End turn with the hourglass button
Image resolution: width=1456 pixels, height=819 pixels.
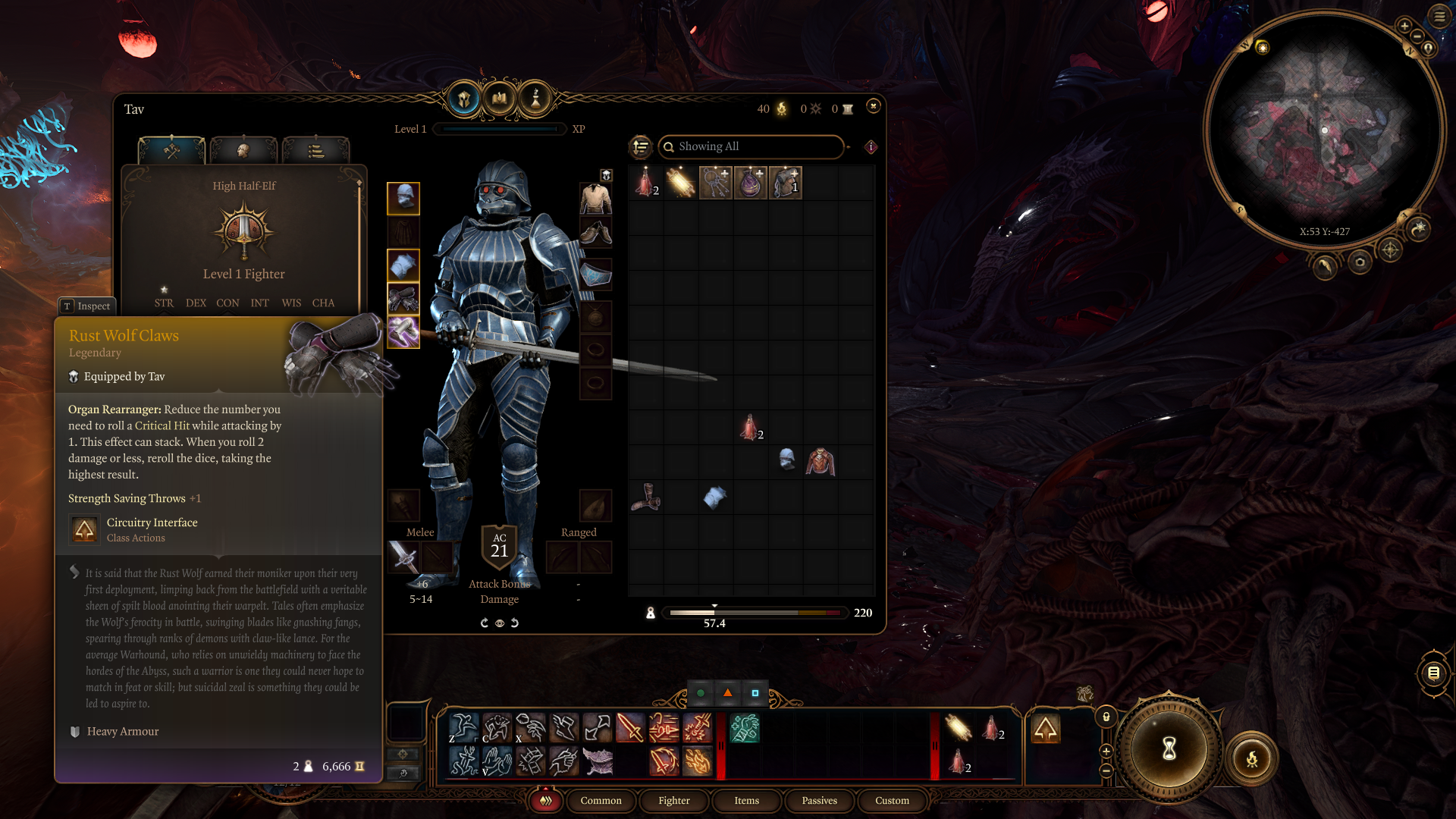[1169, 749]
